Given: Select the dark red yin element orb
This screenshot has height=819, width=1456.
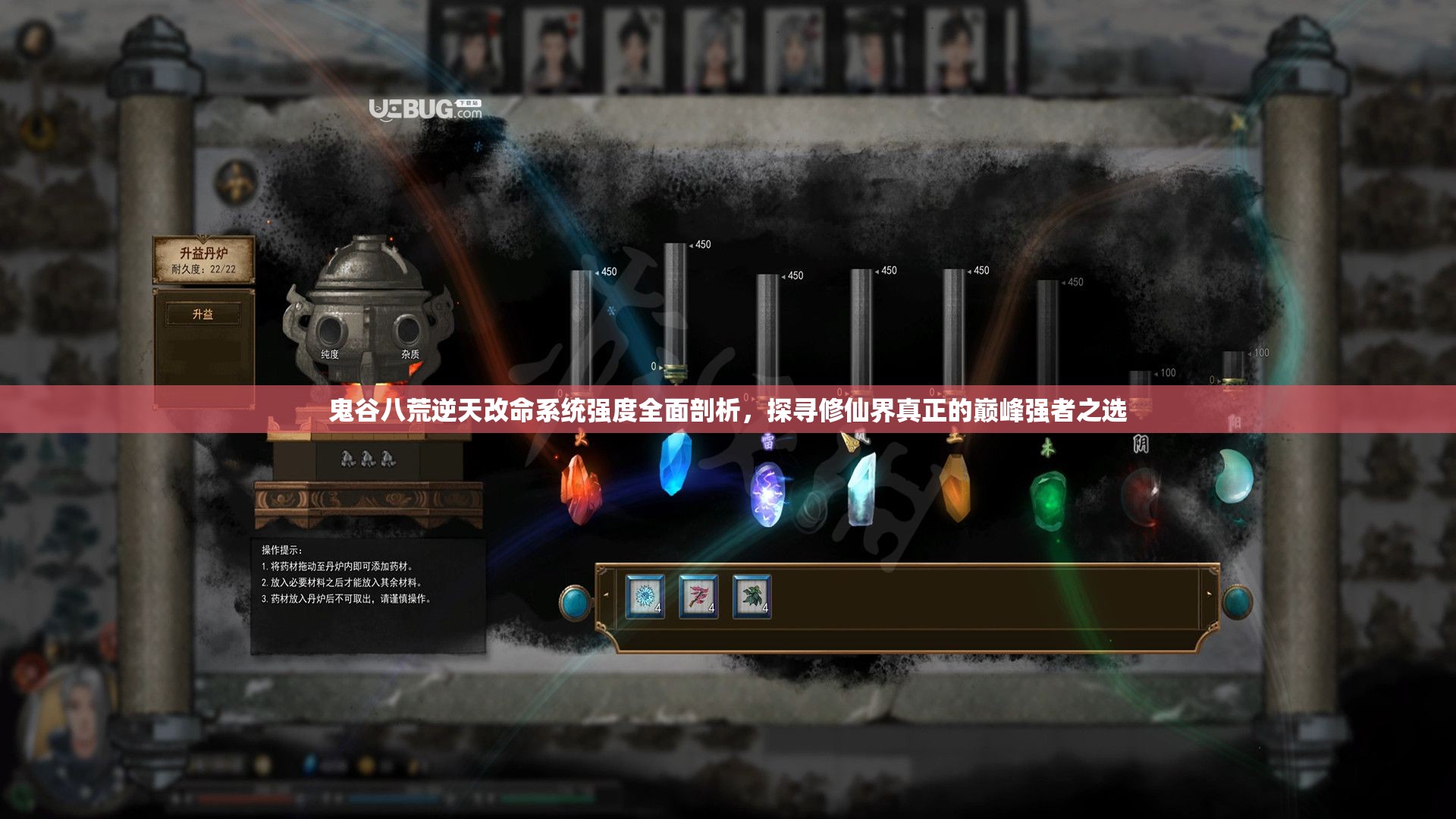Looking at the screenshot, I should point(1141,497).
